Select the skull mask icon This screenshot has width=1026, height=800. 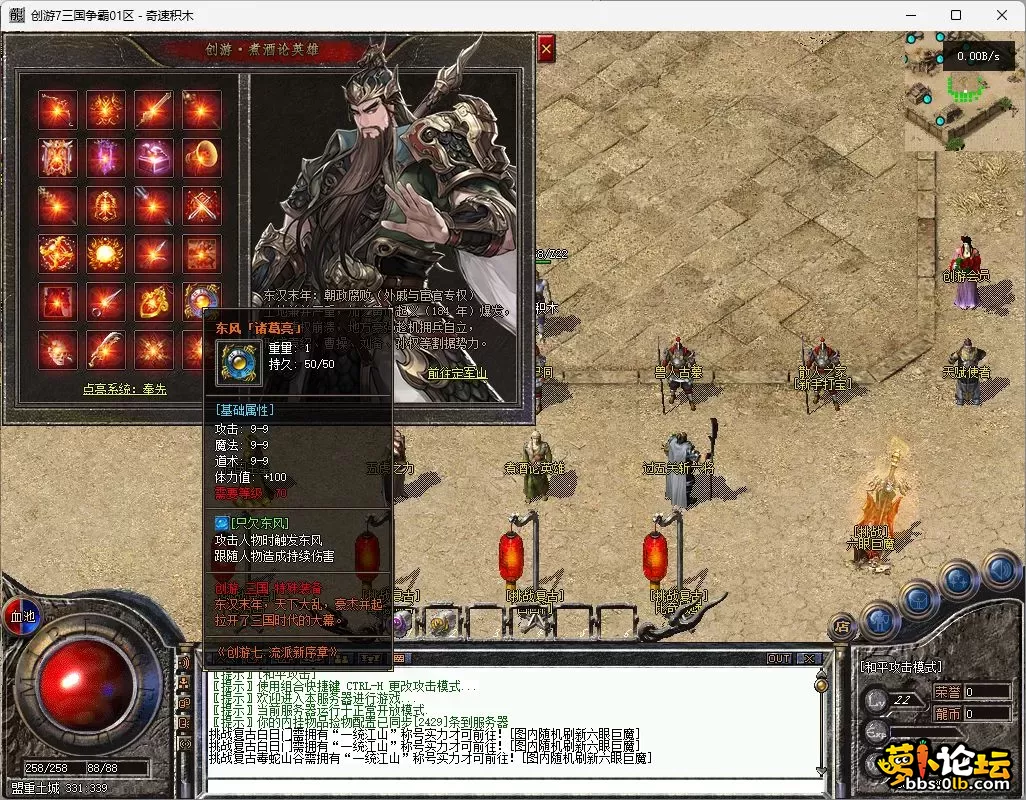[58, 349]
